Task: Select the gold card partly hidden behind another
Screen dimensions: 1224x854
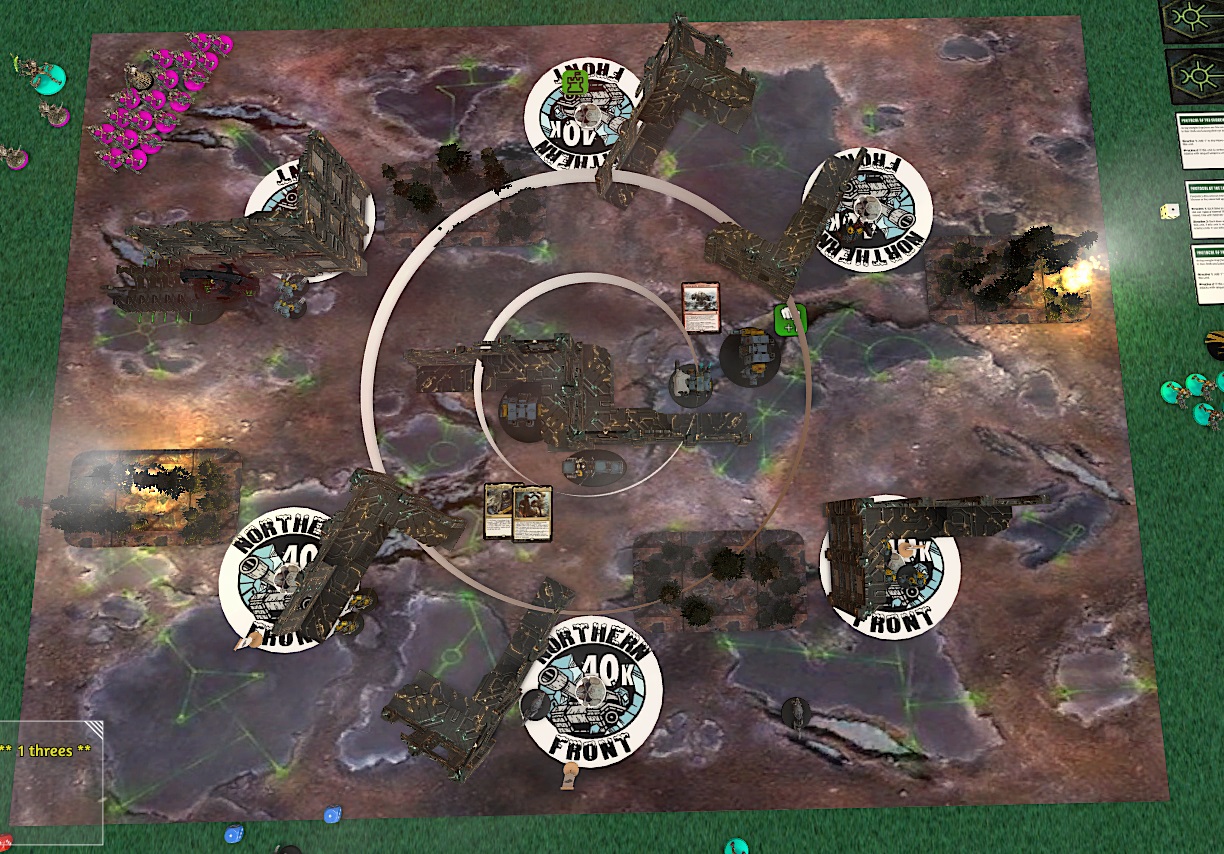Action: 497,511
